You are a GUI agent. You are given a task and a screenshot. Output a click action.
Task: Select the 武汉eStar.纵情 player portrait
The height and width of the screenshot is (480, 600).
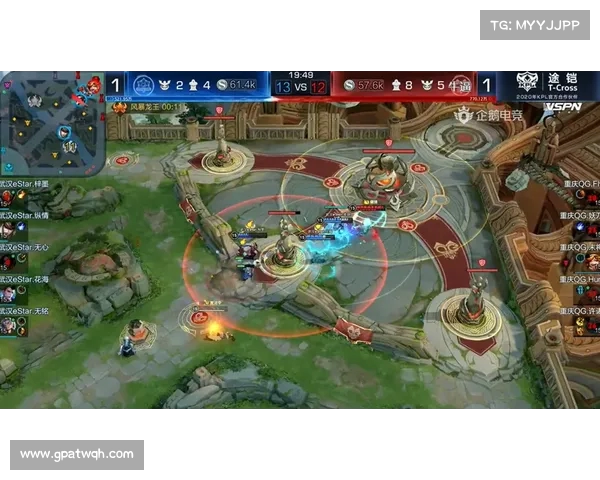point(8,229)
